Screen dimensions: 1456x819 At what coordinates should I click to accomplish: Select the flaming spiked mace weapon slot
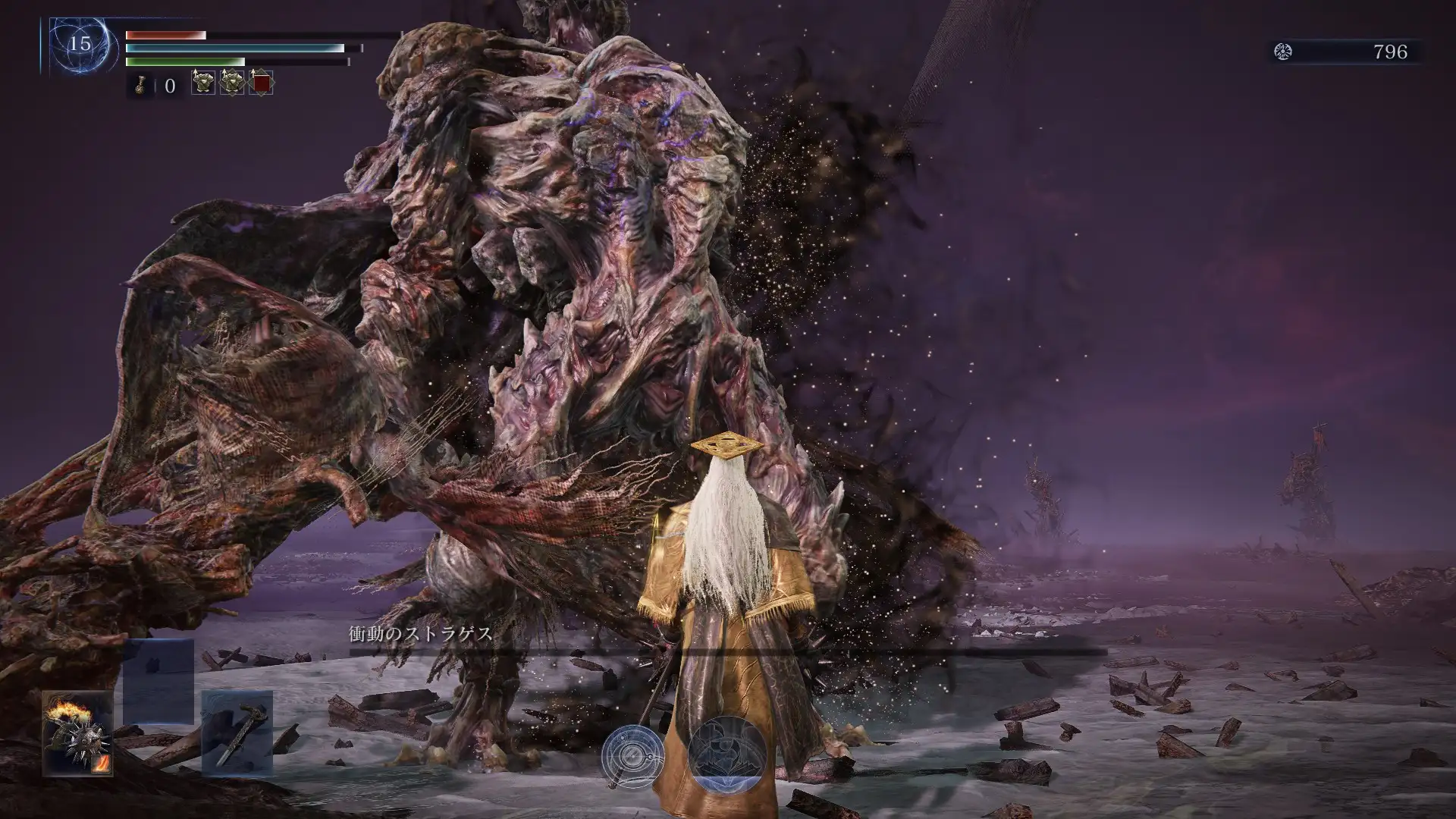point(77,733)
